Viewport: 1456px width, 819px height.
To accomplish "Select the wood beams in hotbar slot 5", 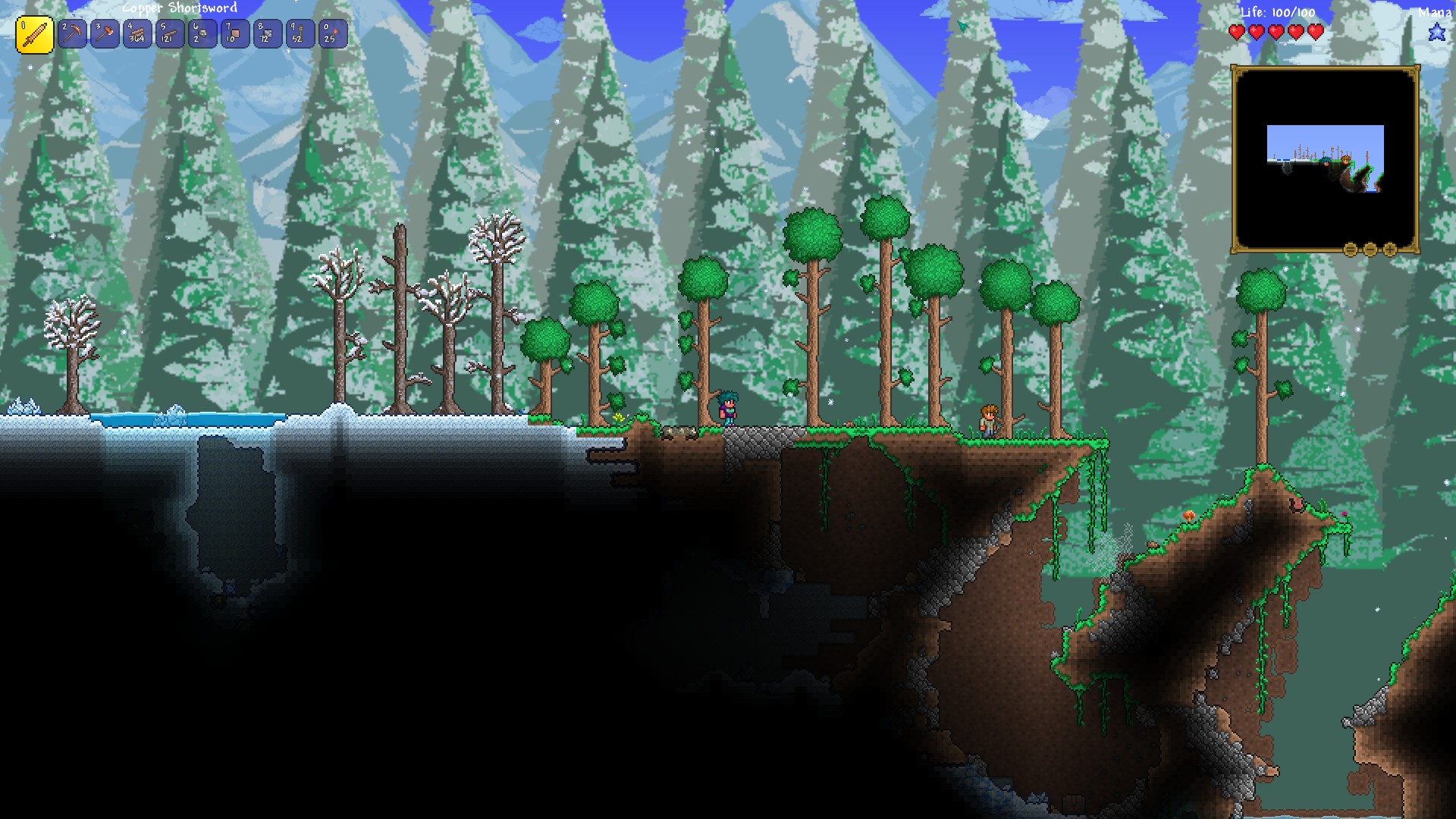I will point(168,33).
